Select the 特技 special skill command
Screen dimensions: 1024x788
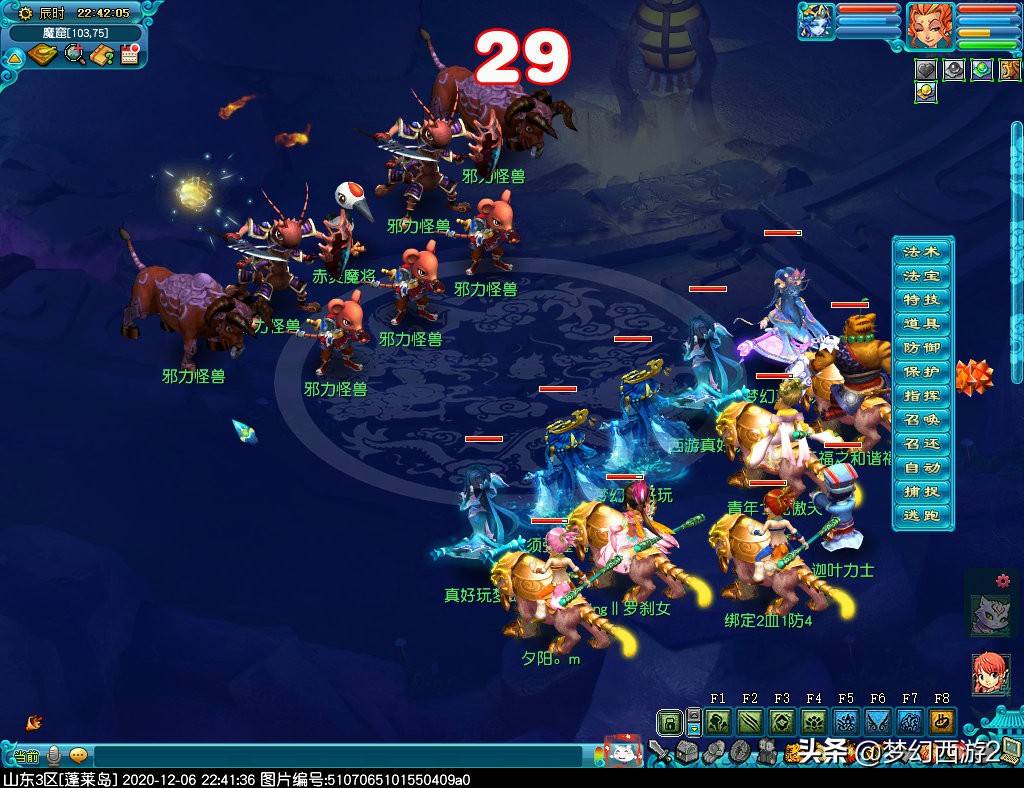point(921,299)
